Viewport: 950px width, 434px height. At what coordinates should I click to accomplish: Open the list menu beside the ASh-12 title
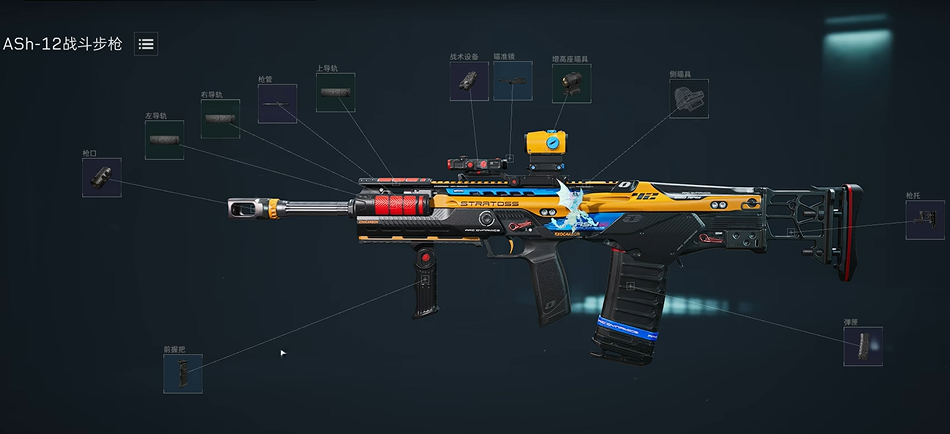[x=146, y=44]
